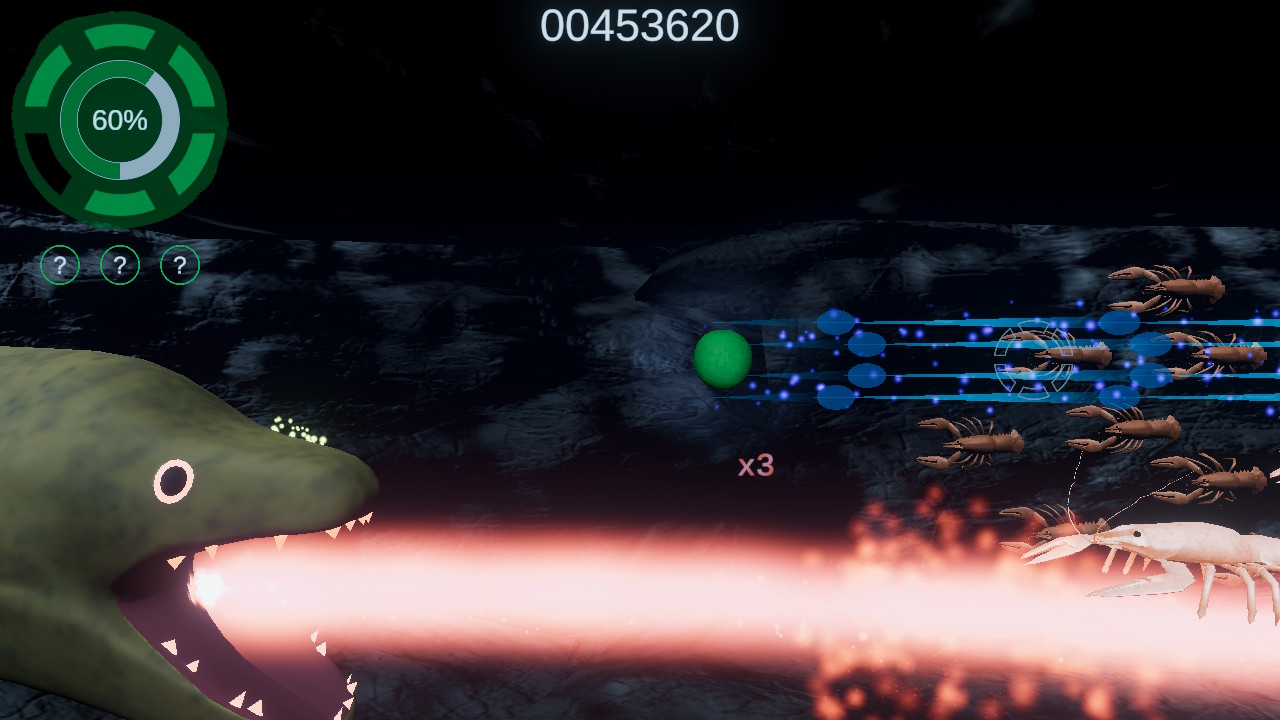Screen dimensions: 1280x720
Task: Click the rightmost question mark icon
Action: (x=178, y=266)
